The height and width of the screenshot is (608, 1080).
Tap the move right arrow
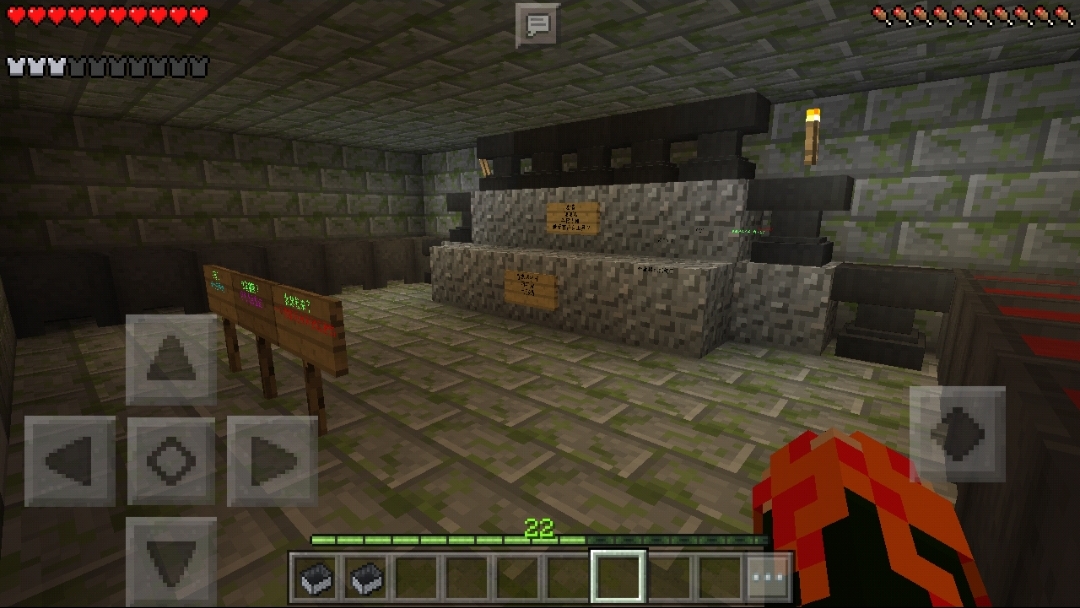tap(272, 461)
